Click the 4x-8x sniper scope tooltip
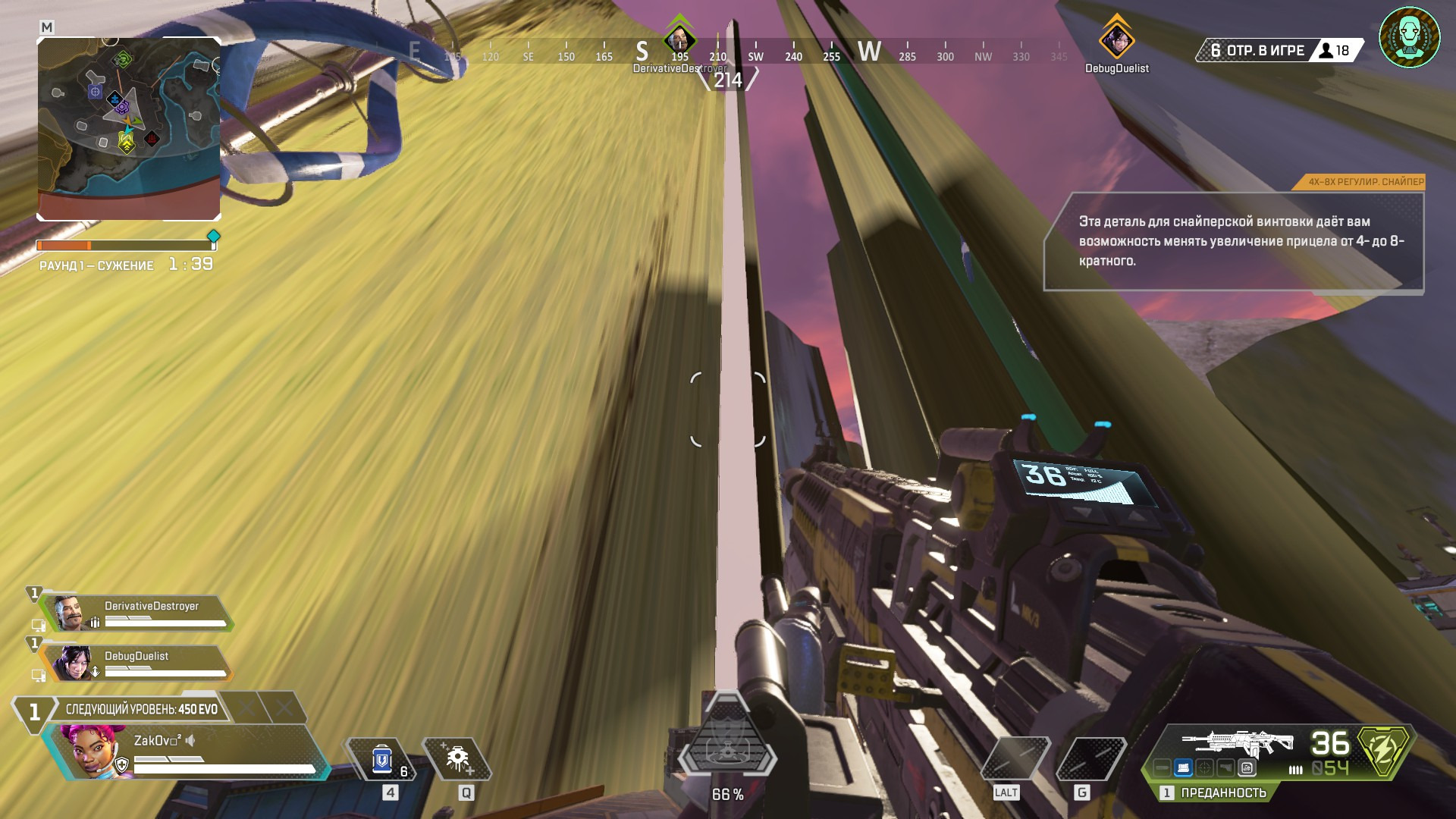1456x819 pixels. coord(1234,240)
